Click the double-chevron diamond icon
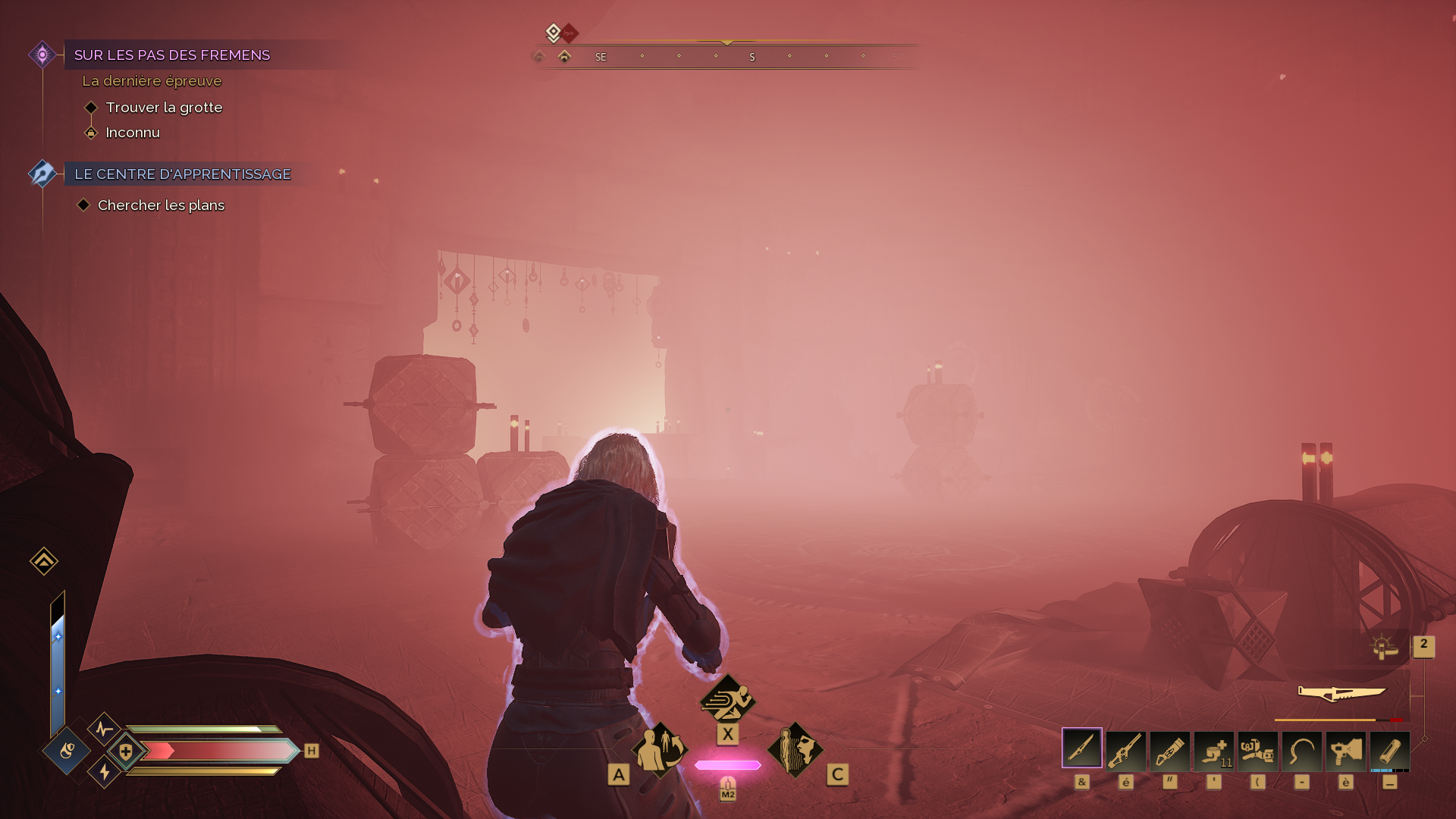1456x819 pixels. [x=44, y=561]
